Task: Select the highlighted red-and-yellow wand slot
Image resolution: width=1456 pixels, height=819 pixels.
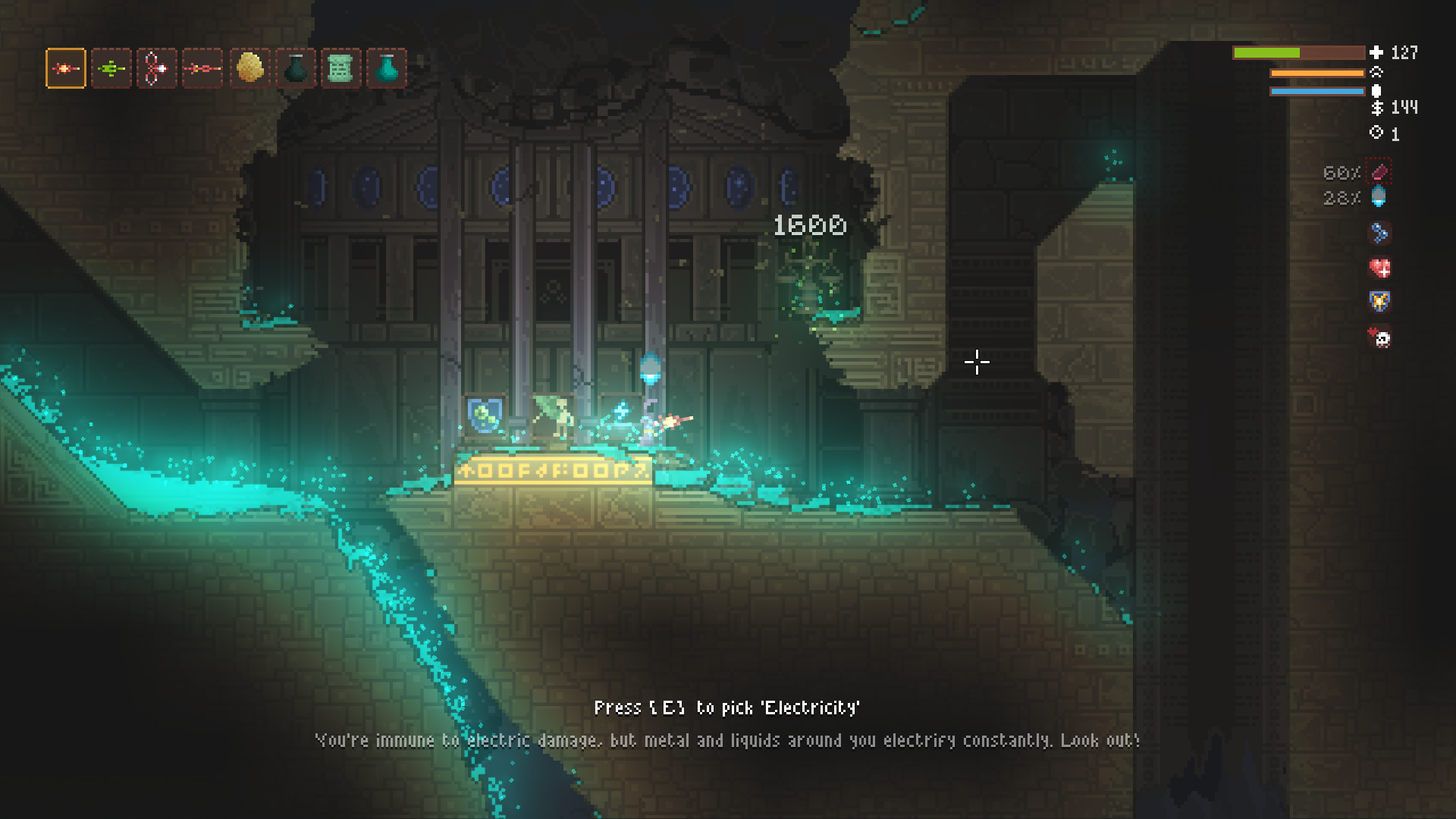Action: point(66,69)
